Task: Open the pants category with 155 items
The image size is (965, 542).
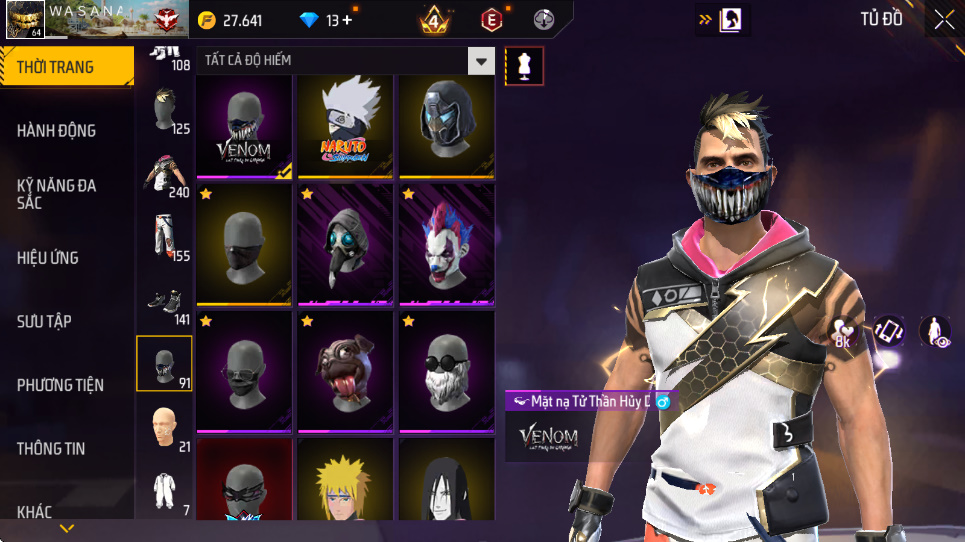Action: pos(164,238)
